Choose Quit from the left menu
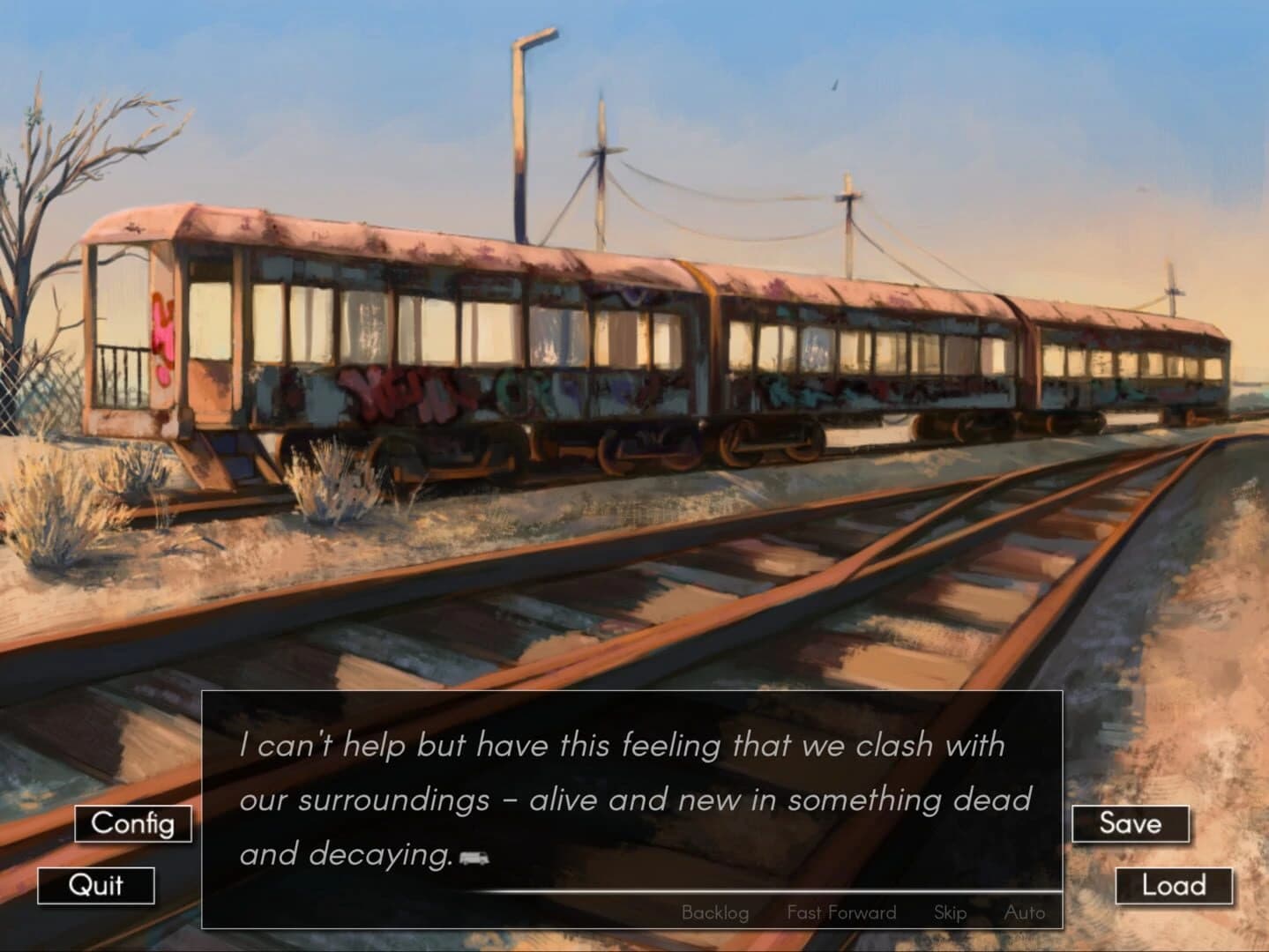1269x952 pixels. click(x=97, y=887)
